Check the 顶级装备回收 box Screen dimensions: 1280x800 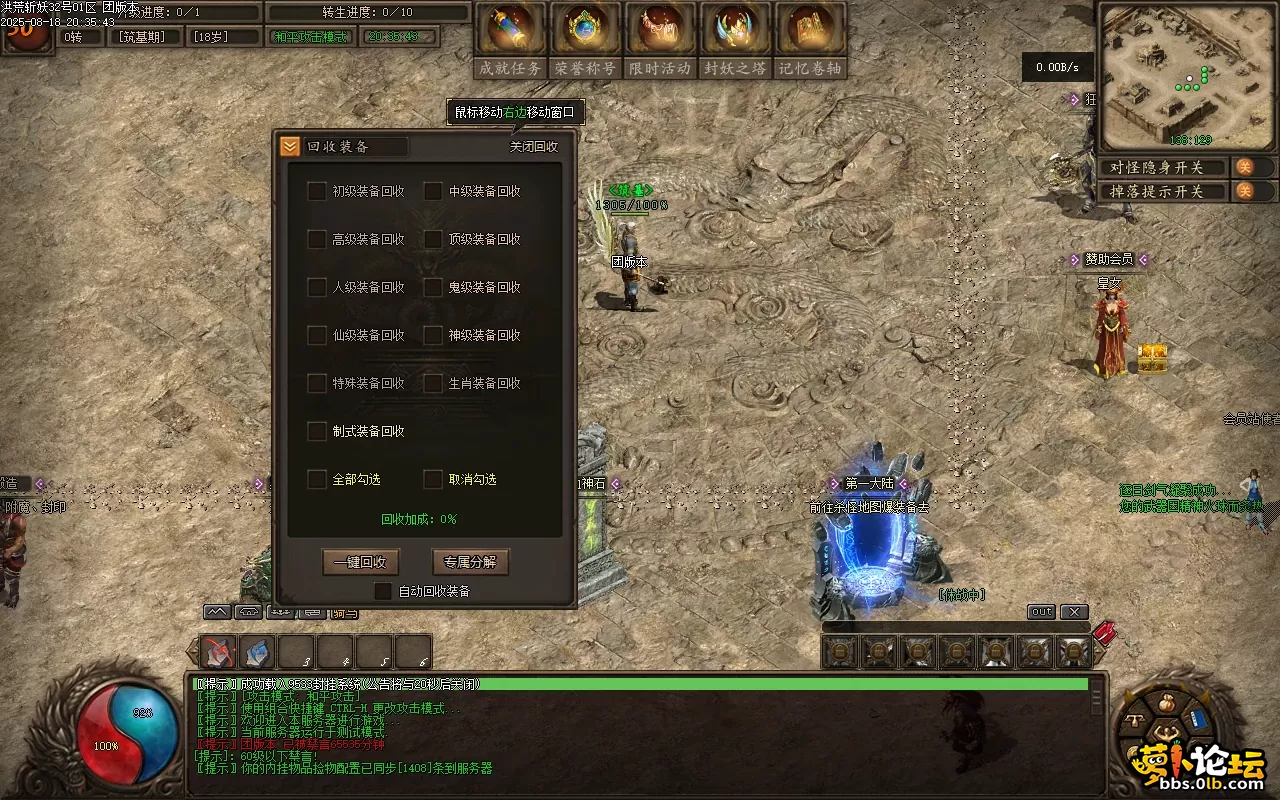click(433, 239)
